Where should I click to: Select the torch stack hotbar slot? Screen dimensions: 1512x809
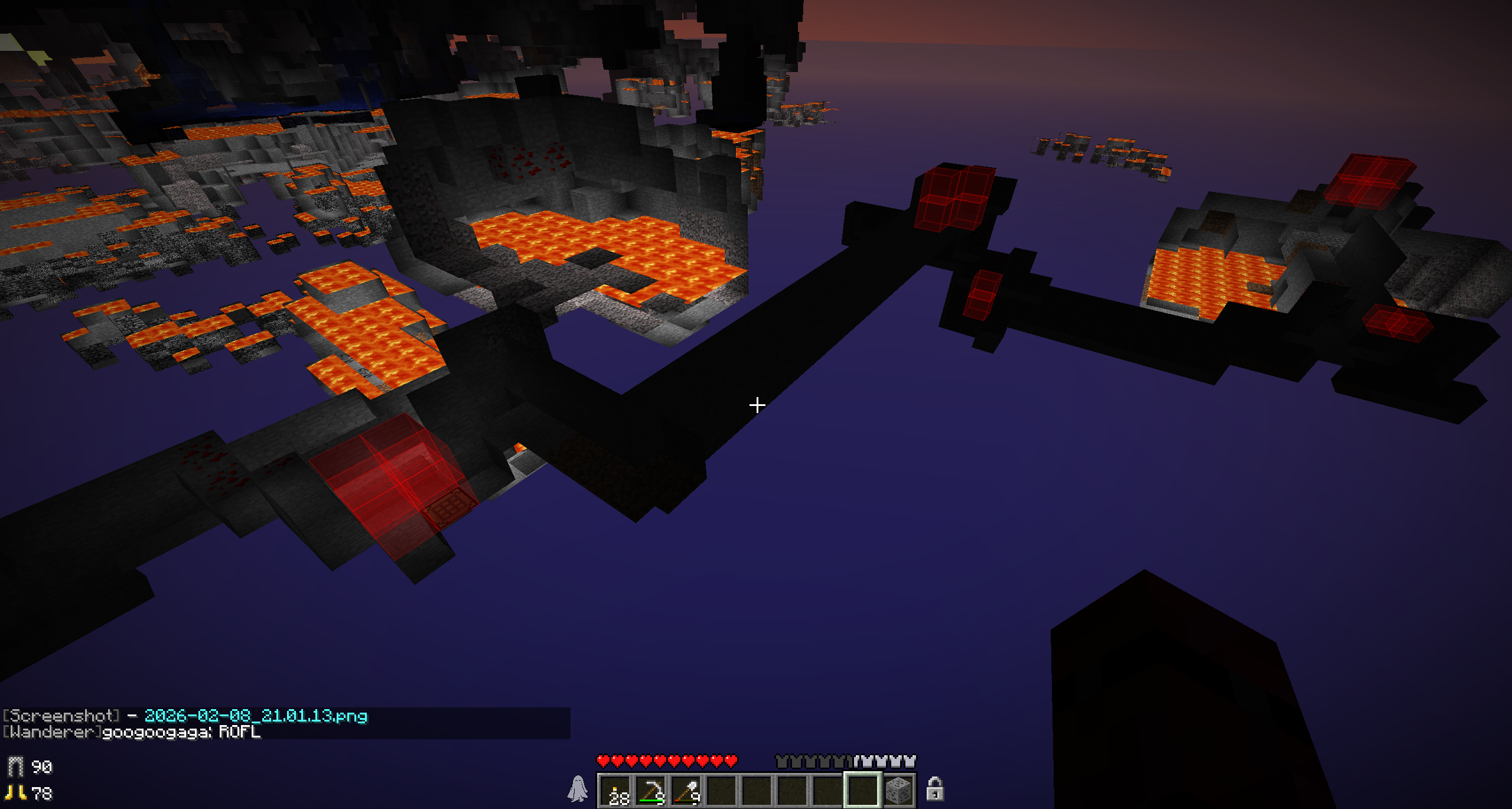coord(615,791)
